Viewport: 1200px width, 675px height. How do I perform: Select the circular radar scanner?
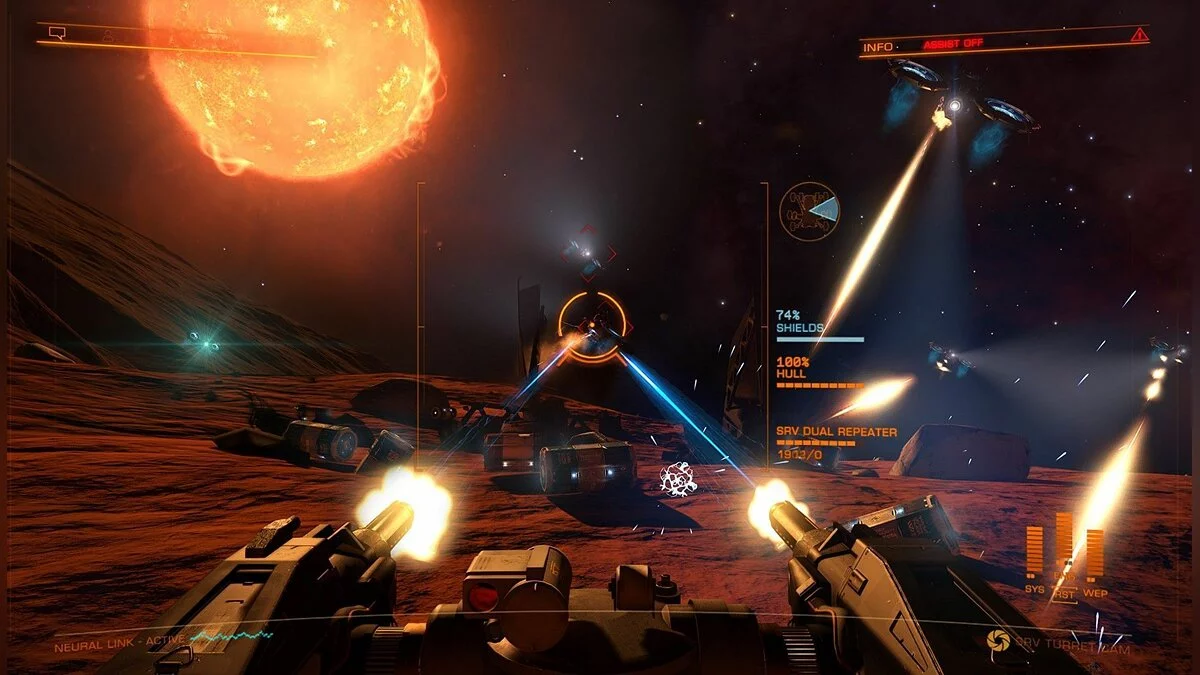pos(809,211)
